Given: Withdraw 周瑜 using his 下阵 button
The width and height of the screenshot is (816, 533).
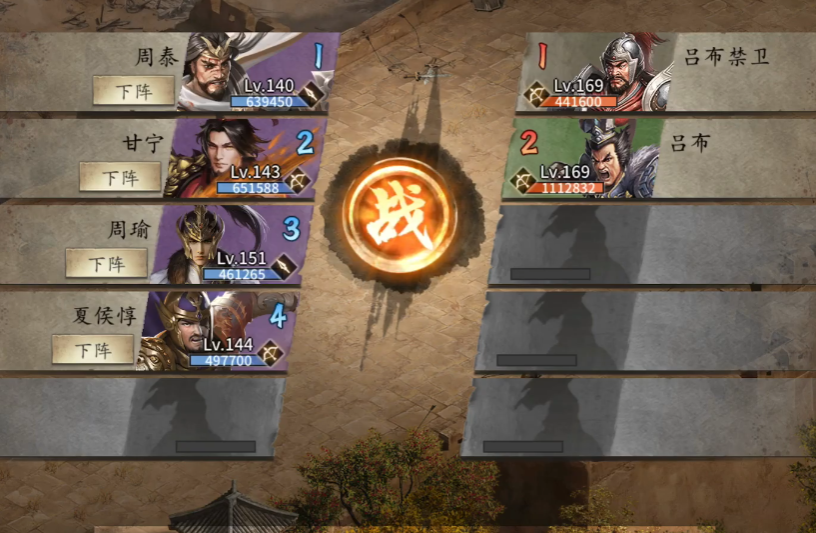Looking at the screenshot, I should (x=106, y=263).
